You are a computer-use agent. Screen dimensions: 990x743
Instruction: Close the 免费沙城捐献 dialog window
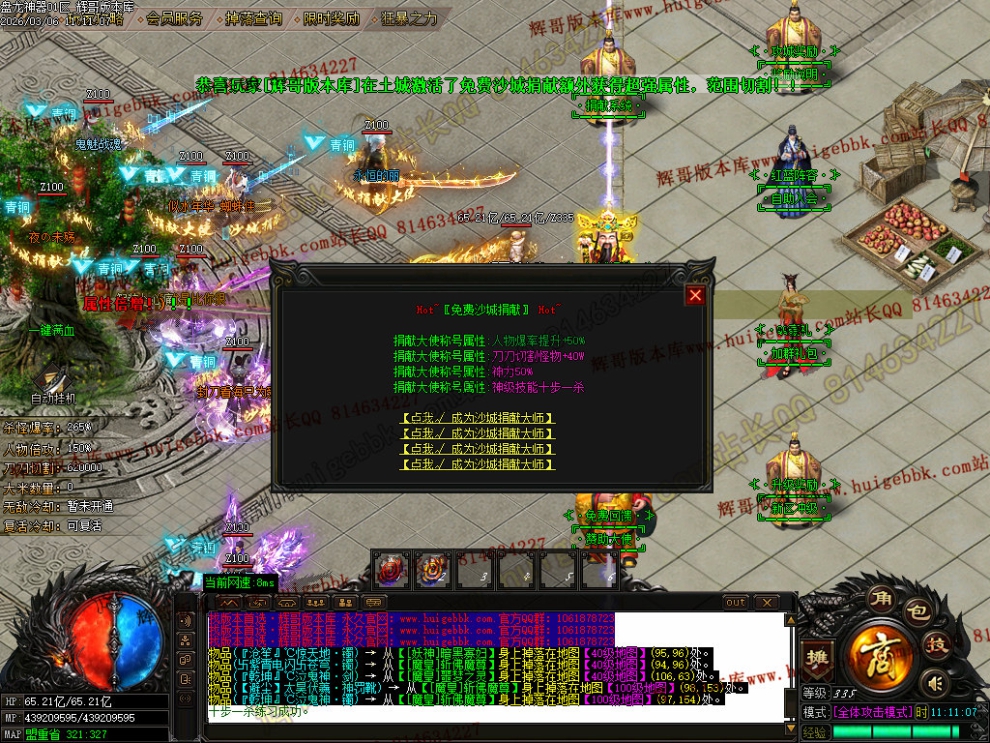click(x=695, y=295)
